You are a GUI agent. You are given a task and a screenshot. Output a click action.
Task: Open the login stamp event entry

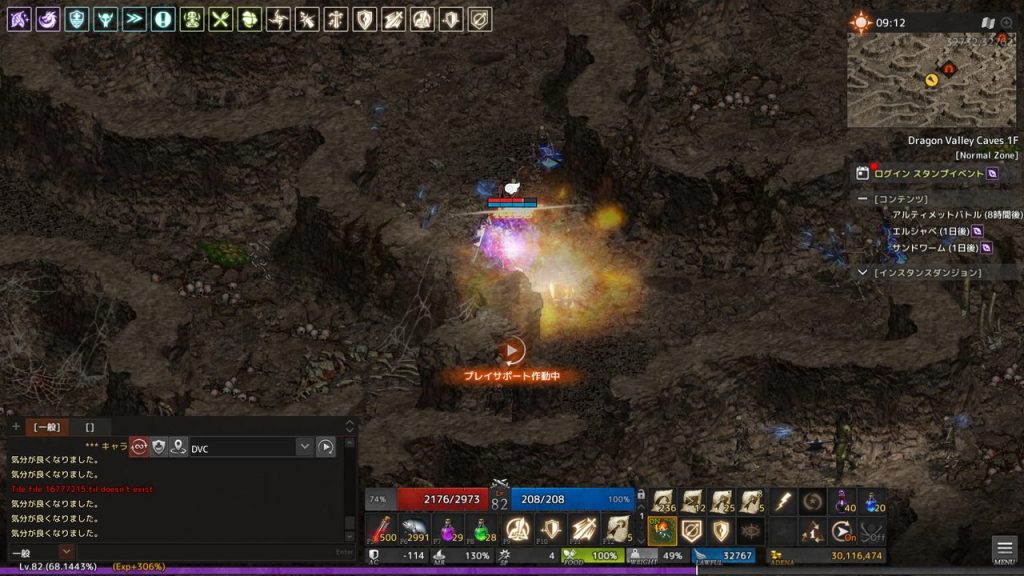point(928,173)
